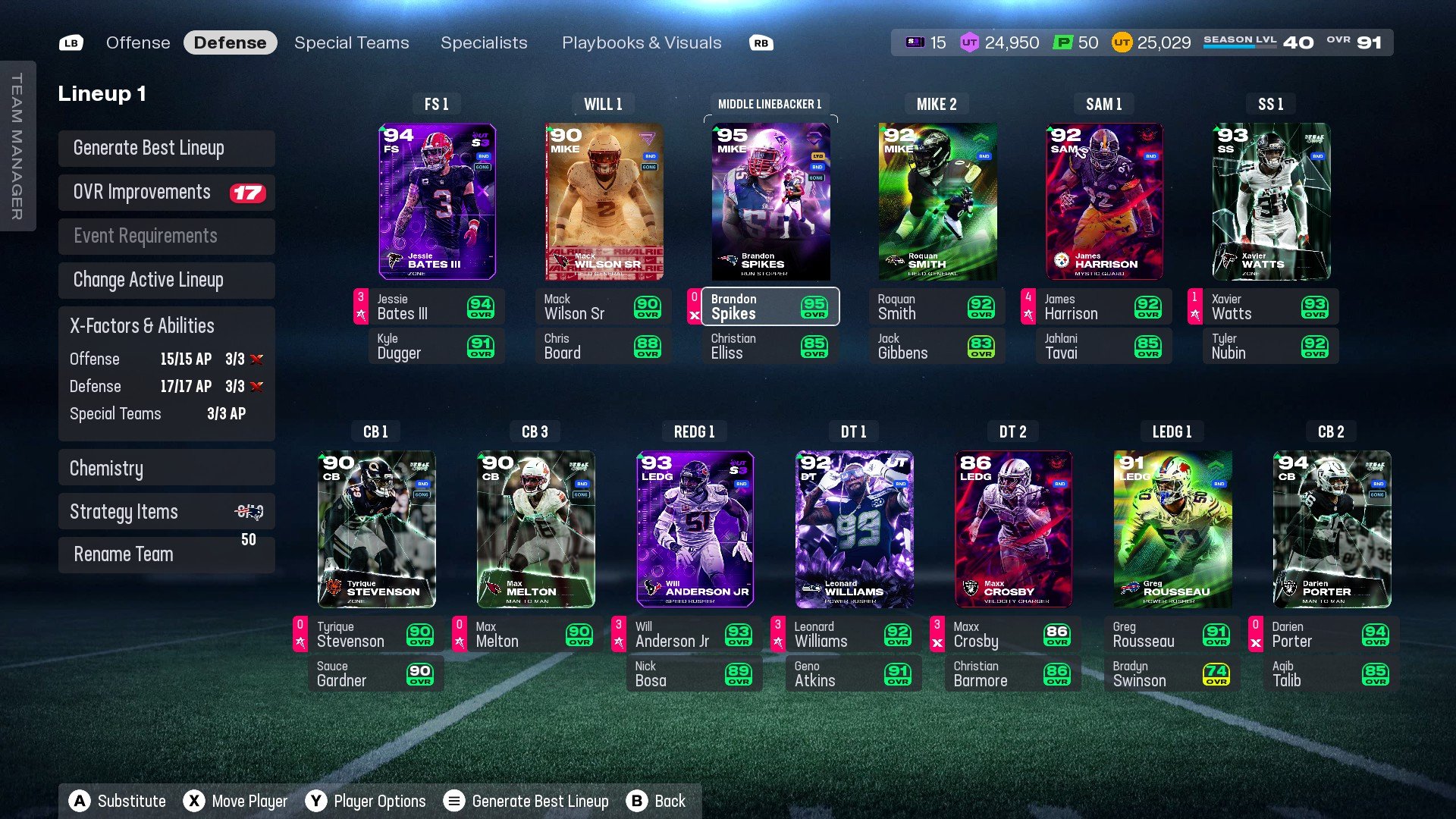The image size is (1456, 819).
Task: Choose Rename Team option
Action: [166, 554]
